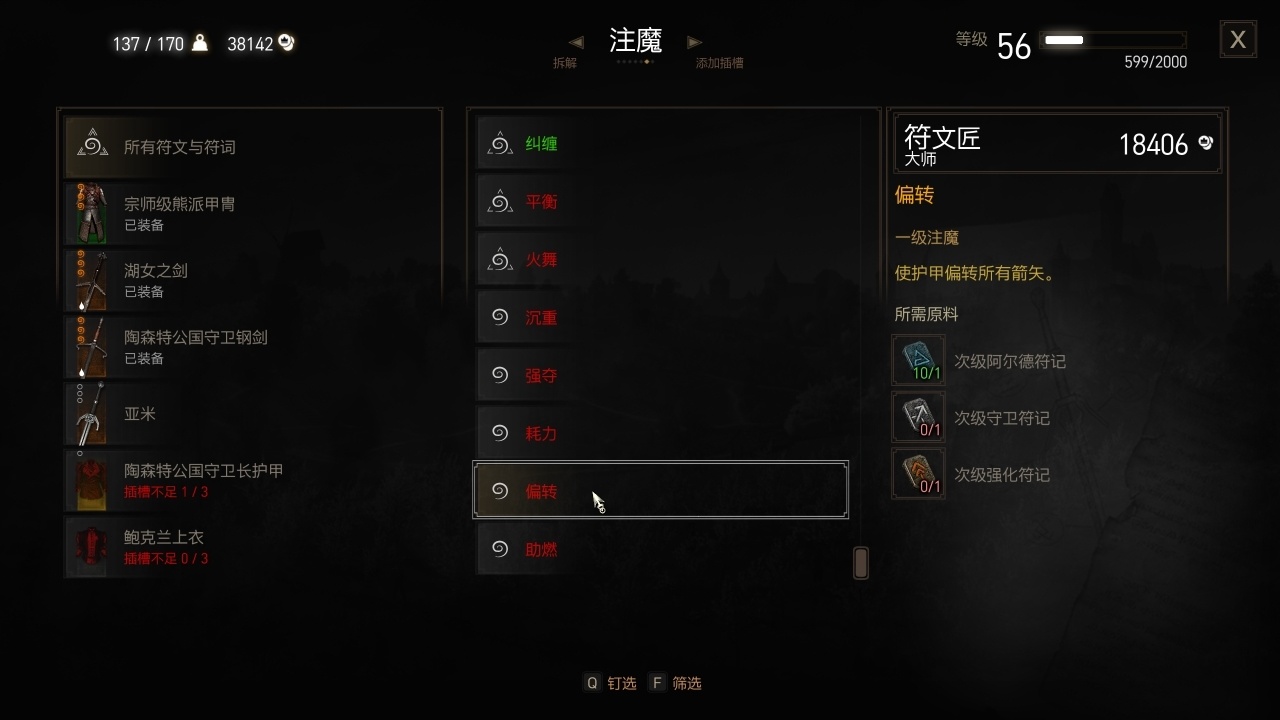Click the left arrow beside 注魔 title
Screen dimensions: 1280x720
(576, 42)
